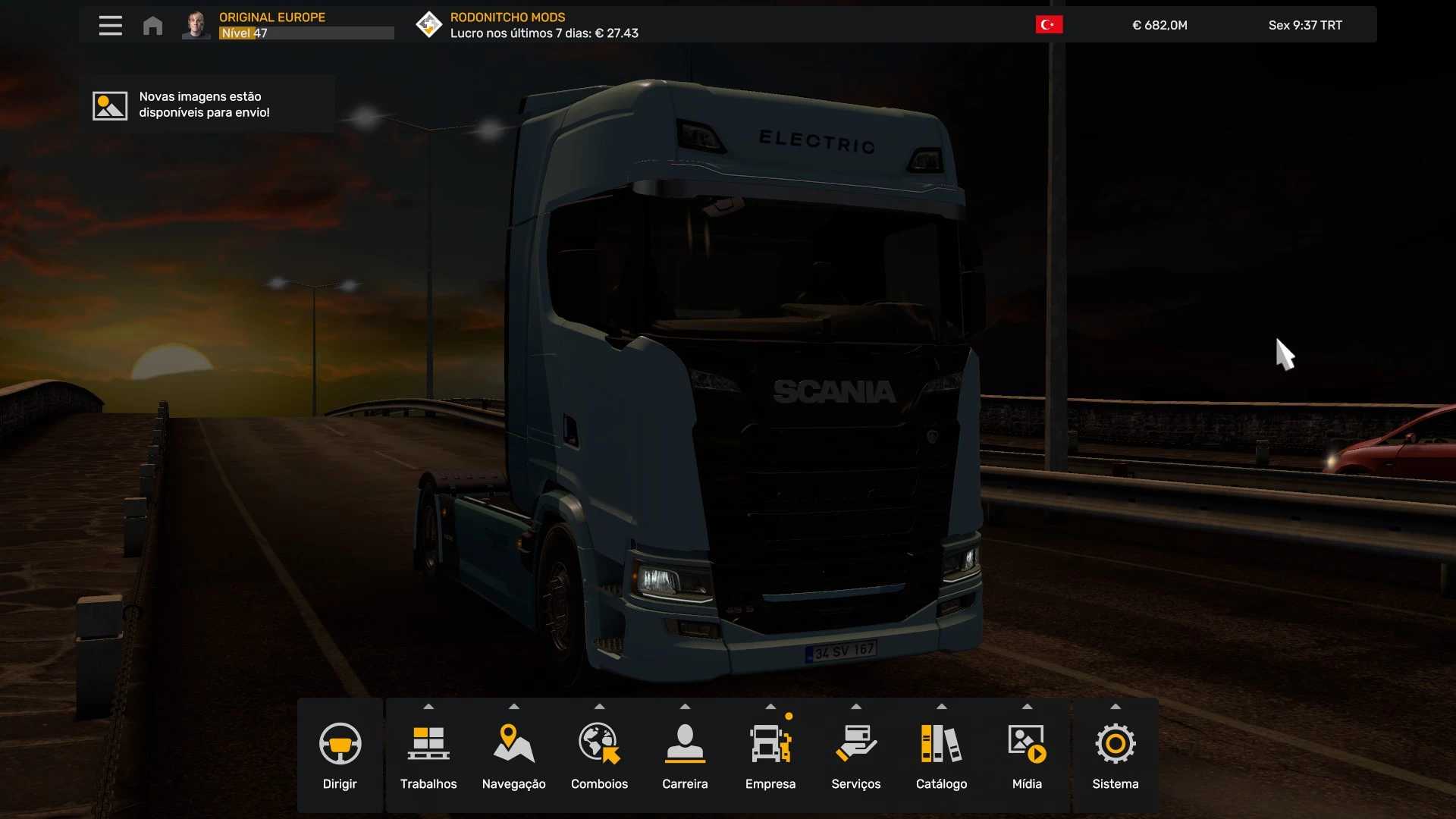
Task: Open the Navegação map menu
Action: [x=513, y=755]
